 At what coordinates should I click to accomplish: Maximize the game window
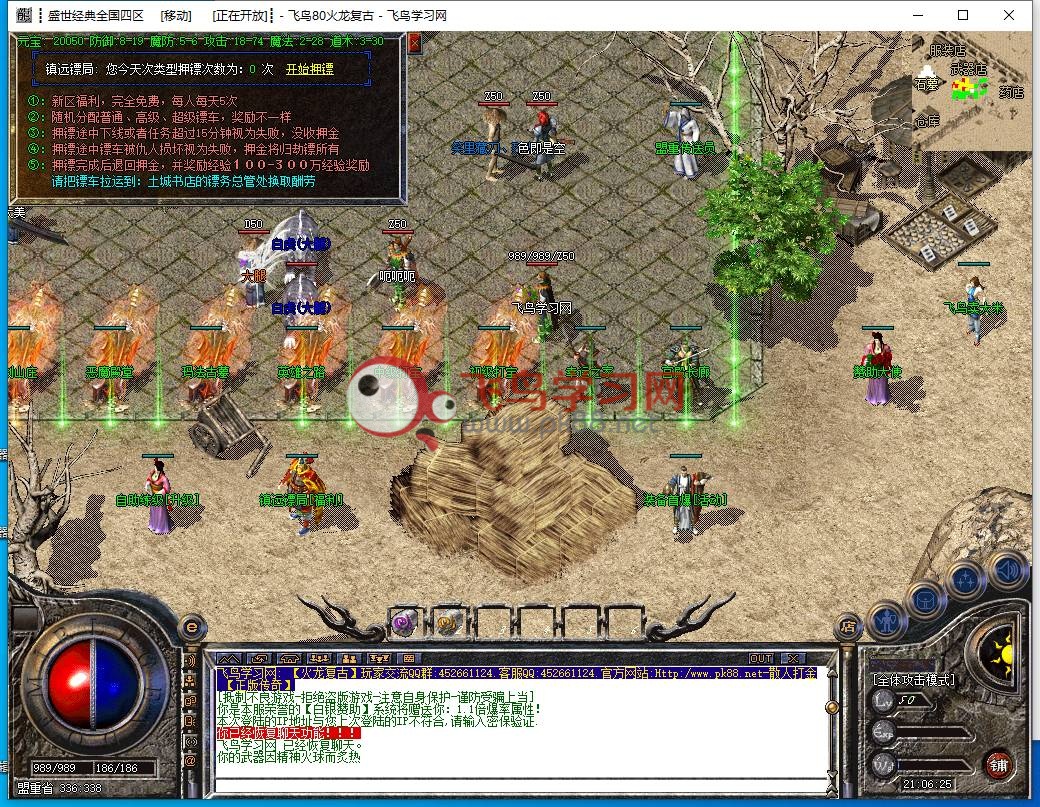click(962, 15)
